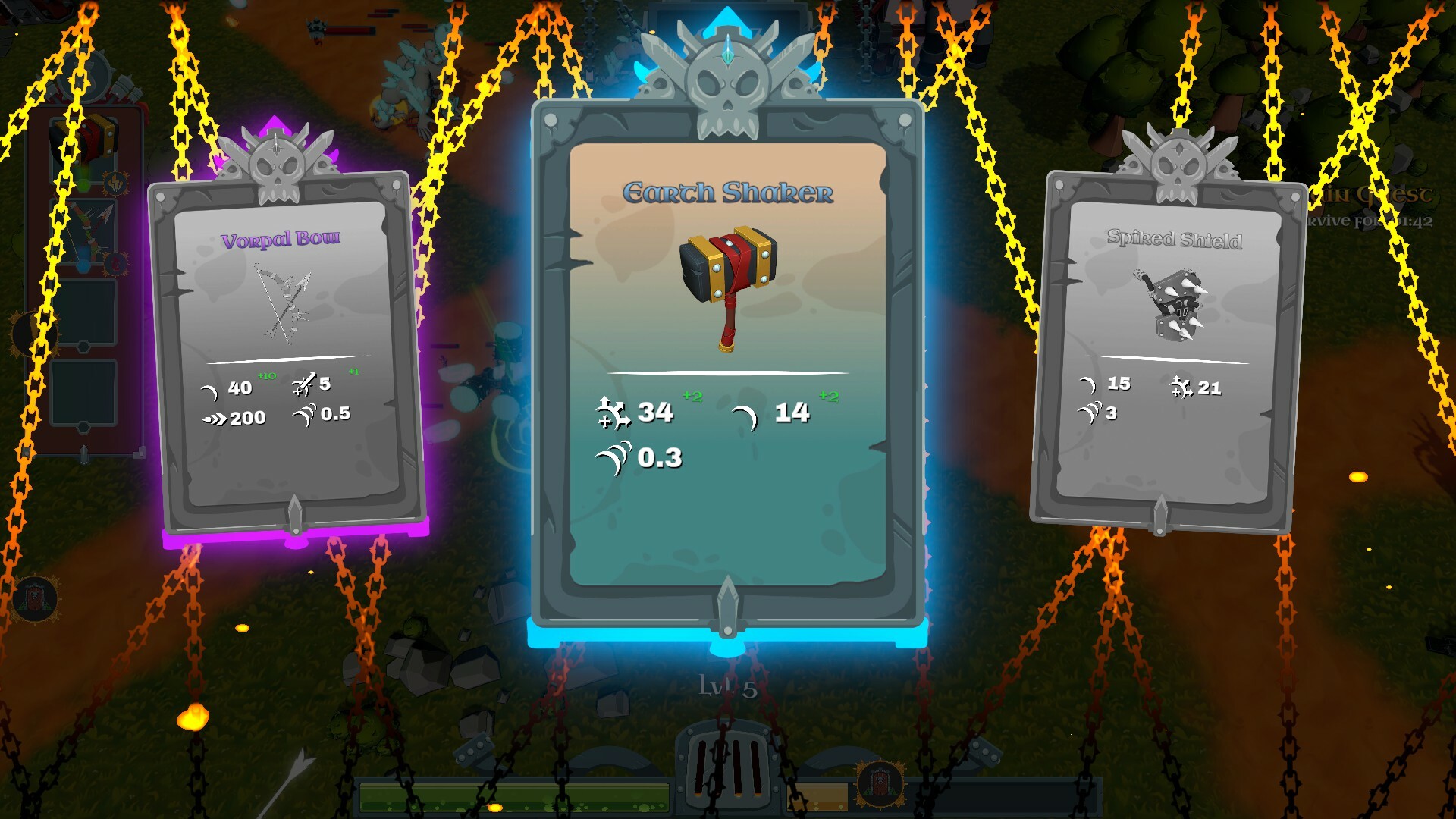Click the Main Quest survive timer text
The image size is (1456, 819).
(x=1365, y=221)
